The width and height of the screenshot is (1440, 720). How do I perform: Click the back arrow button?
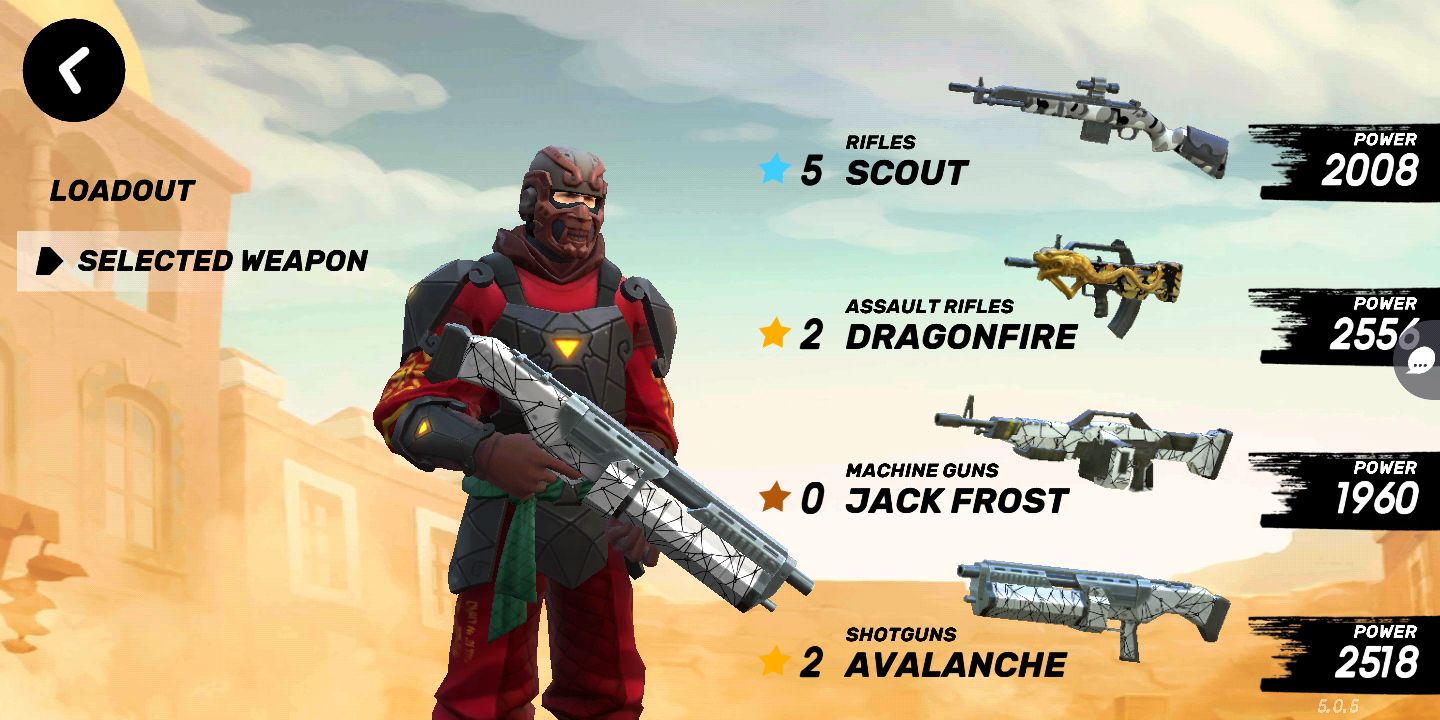pyautogui.click(x=73, y=69)
